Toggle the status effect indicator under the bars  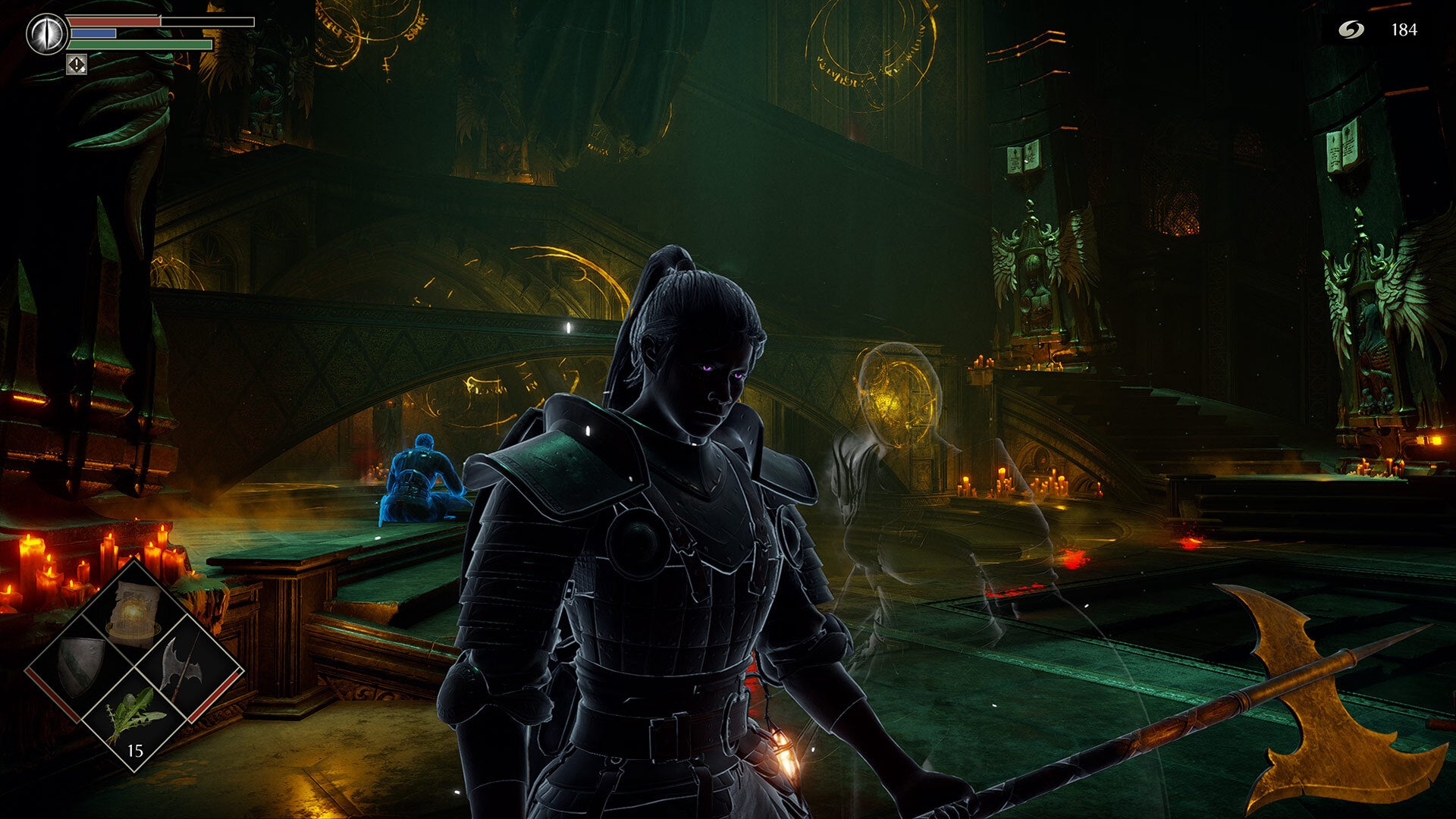click(76, 65)
